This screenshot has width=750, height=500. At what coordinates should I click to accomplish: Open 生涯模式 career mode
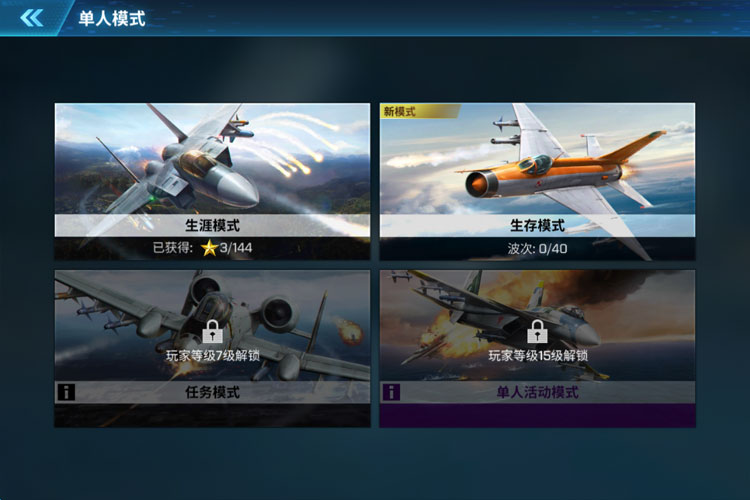tap(212, 180)
